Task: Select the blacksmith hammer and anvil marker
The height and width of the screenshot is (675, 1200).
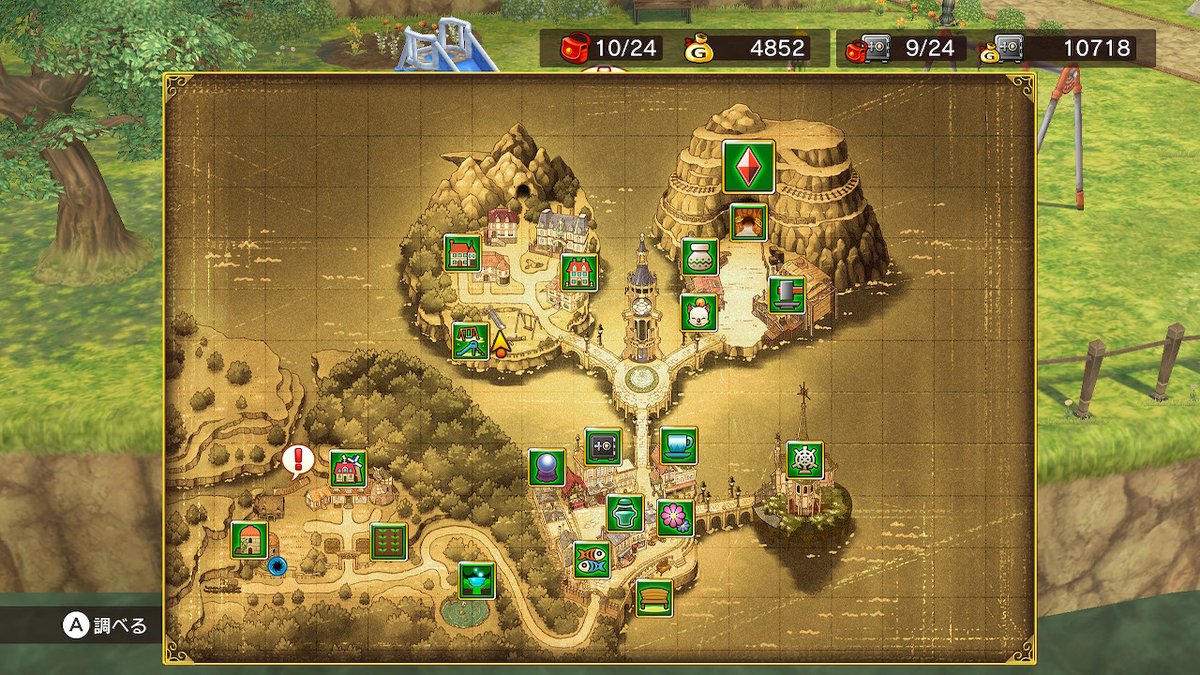Action: 787,295
